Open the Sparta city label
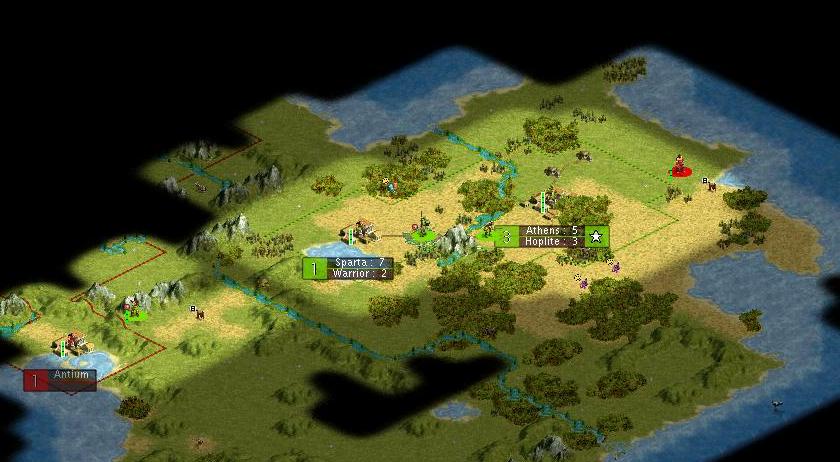 coord(348,268)
